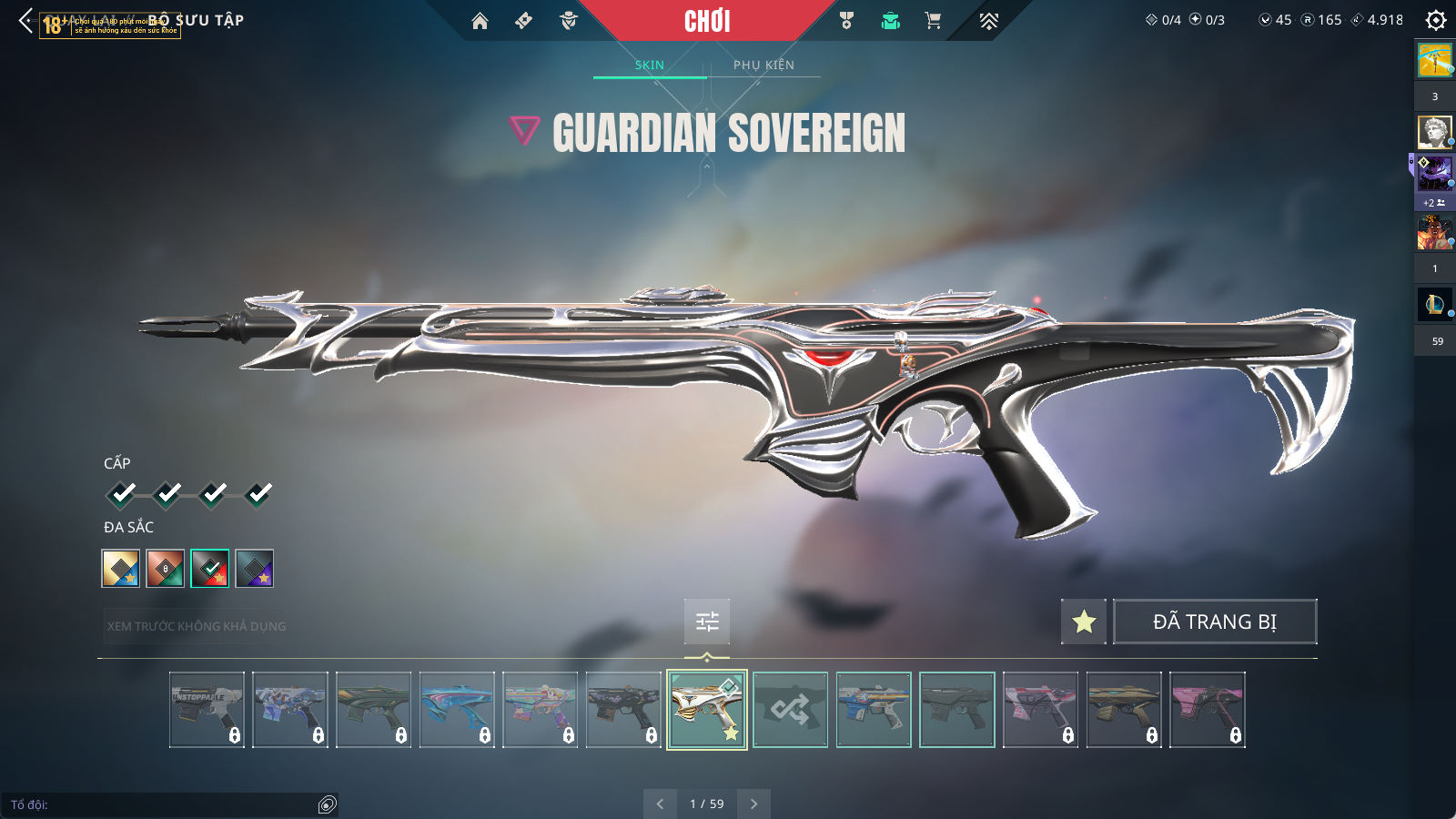The height and width of the screenshot is (819, 1456).
Task: Select the gold chroma variant
Action: coord(120,569)
